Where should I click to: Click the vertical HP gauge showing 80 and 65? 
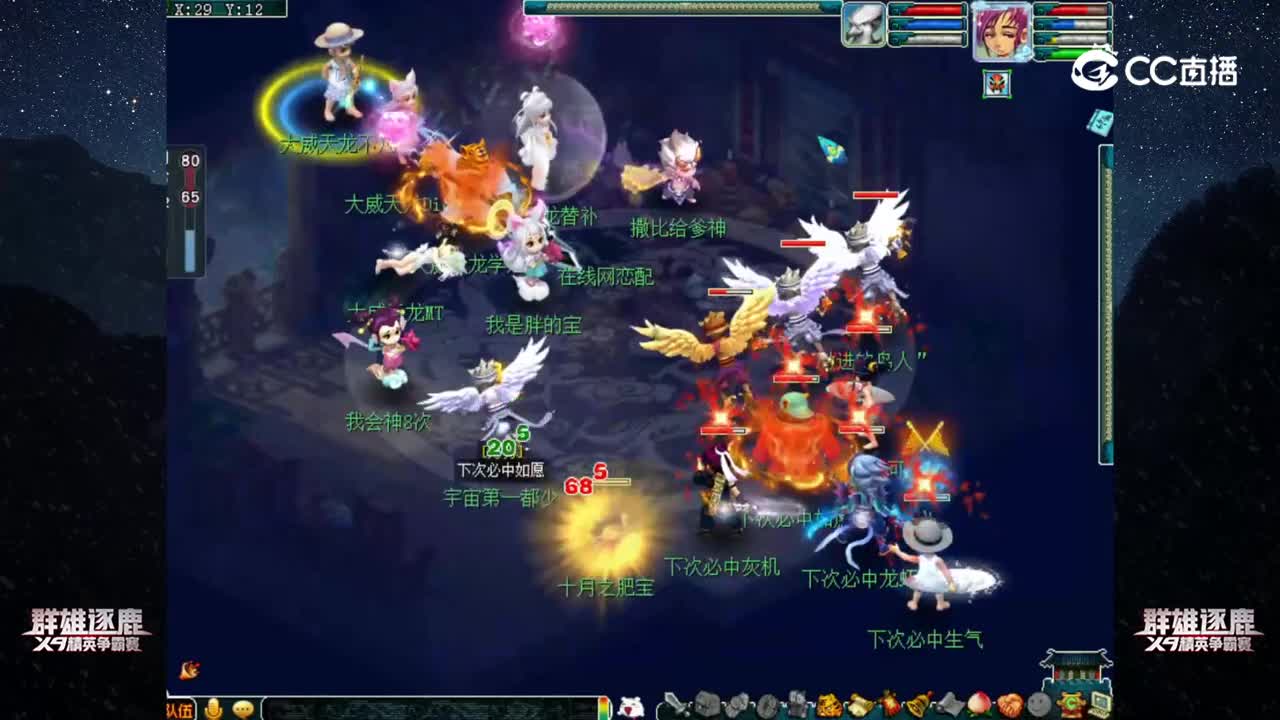pyautogui.click(x=191, y=210)
